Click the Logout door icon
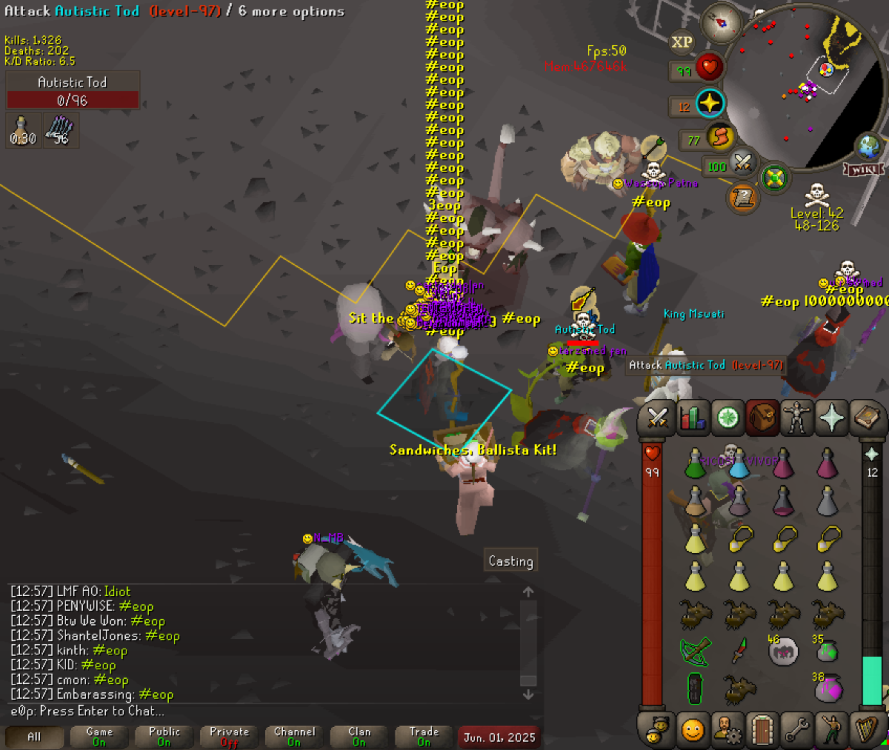889x750 pixels. pyautogui.click(x=762, y=728)
